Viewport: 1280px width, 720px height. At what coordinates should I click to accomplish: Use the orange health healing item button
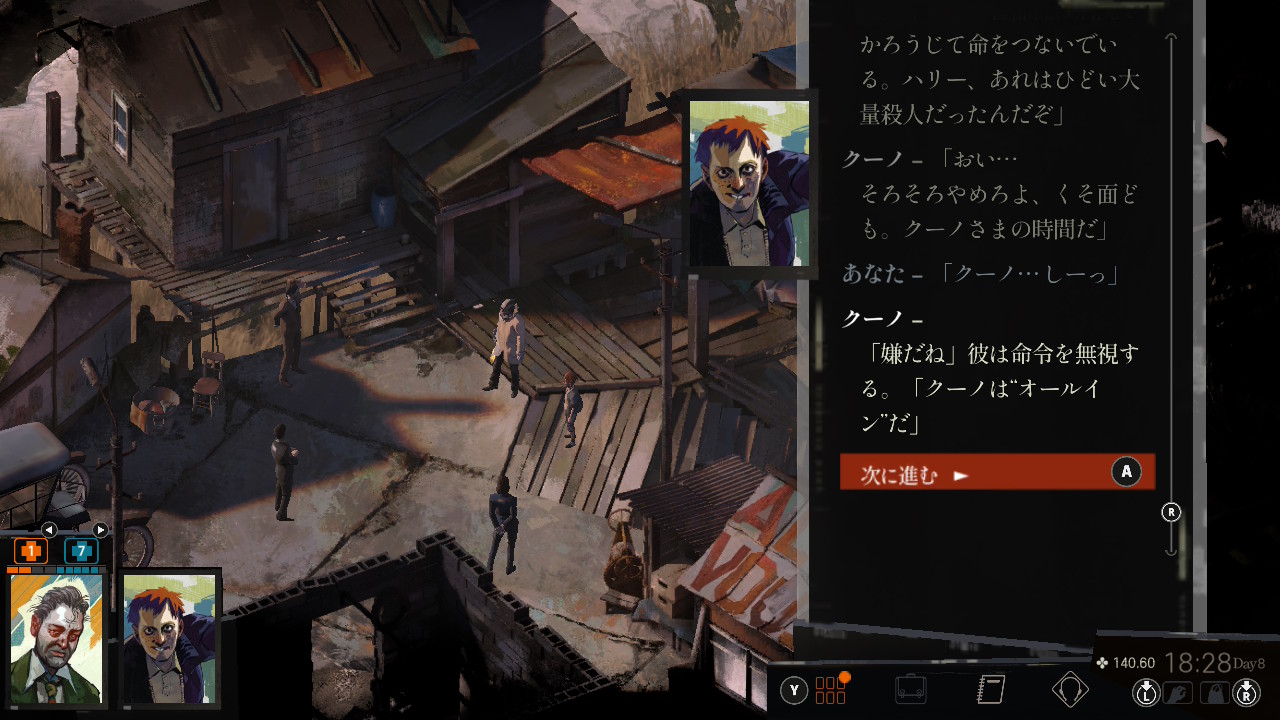point(31,551)
